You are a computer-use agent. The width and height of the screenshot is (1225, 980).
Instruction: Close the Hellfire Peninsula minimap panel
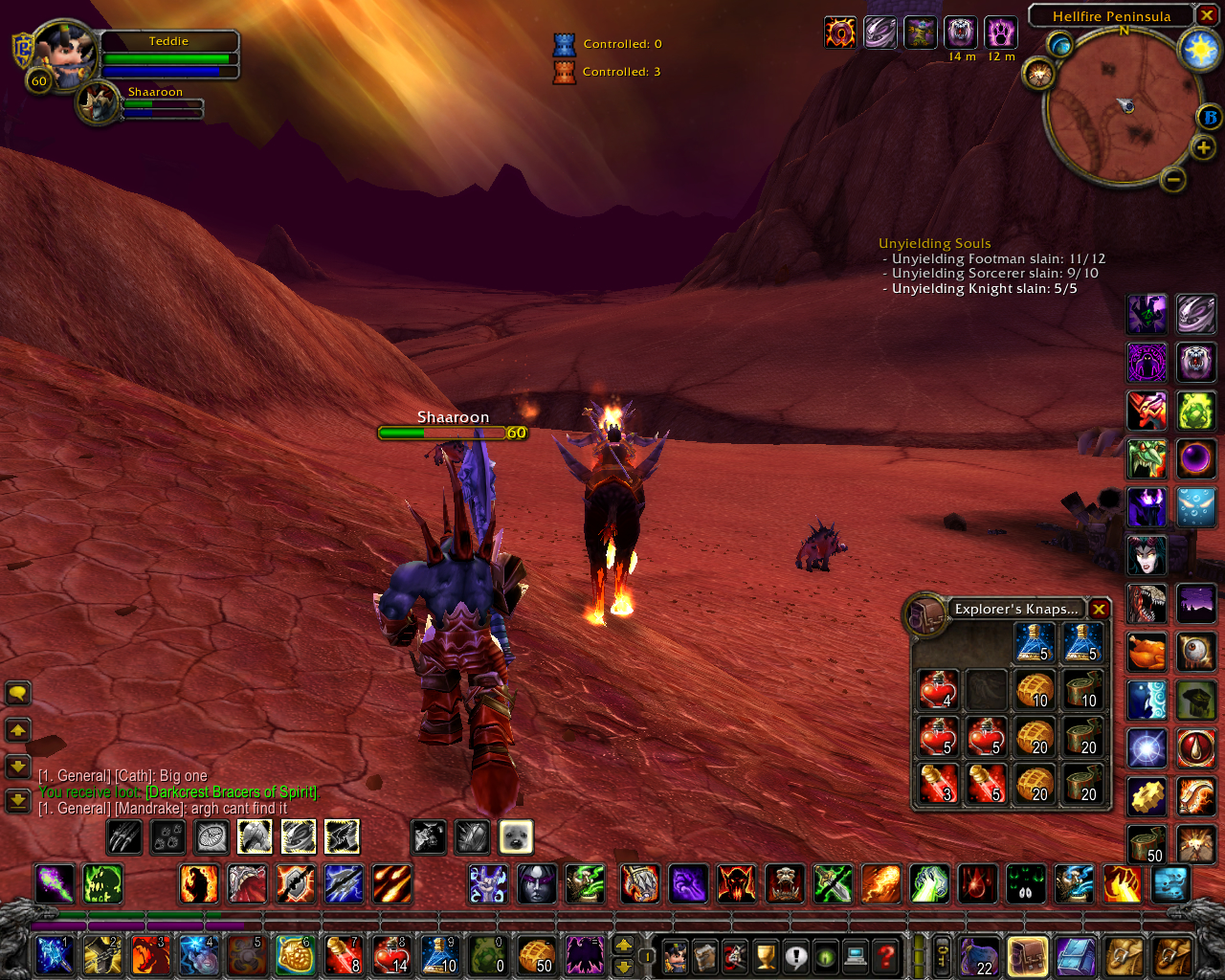click(x=1207, y=15)
